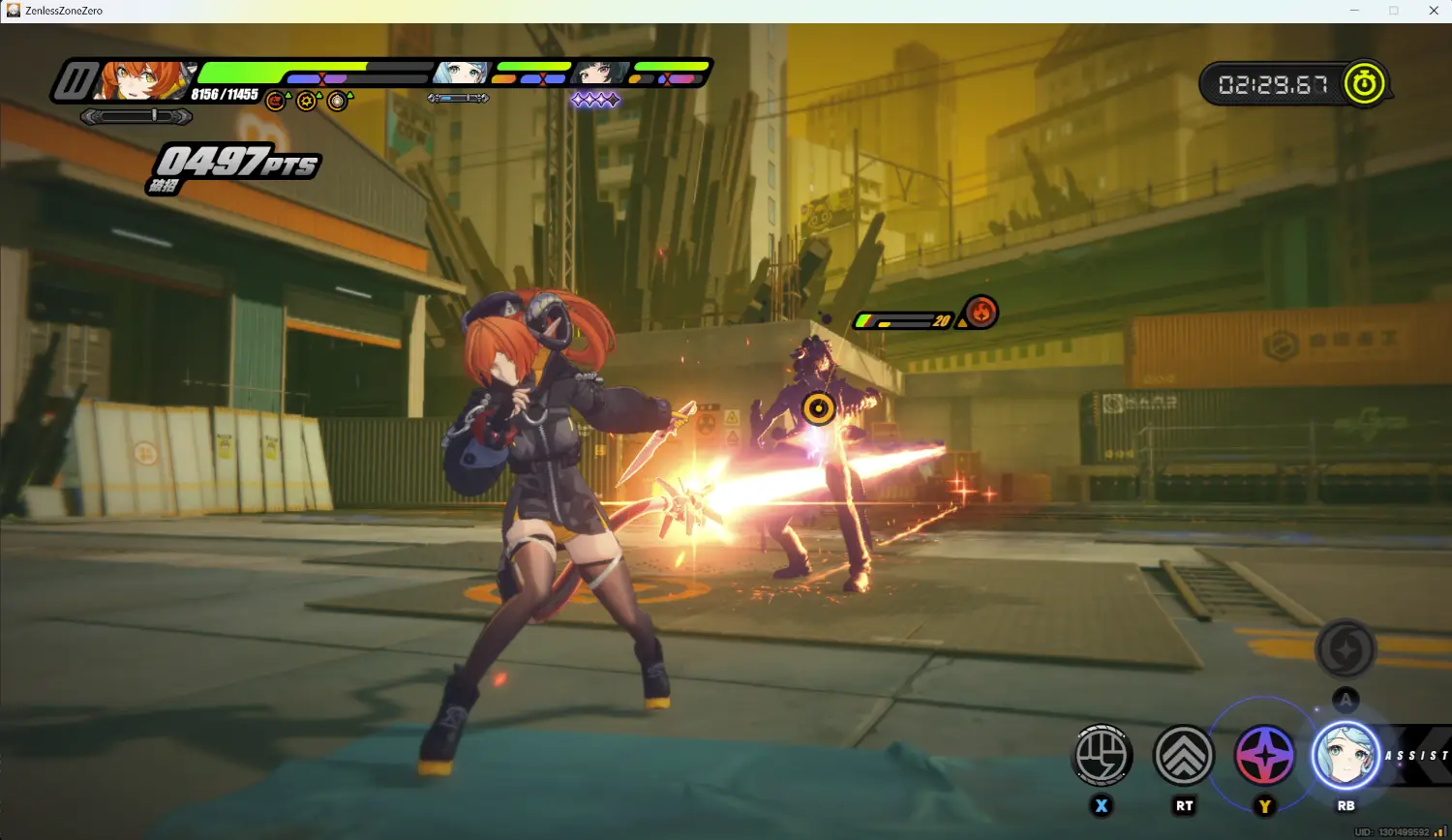Screen dimensions: 1452x840
Task: Switch to the blue-haired teammate portrait in the party bar
Action: 460,73
